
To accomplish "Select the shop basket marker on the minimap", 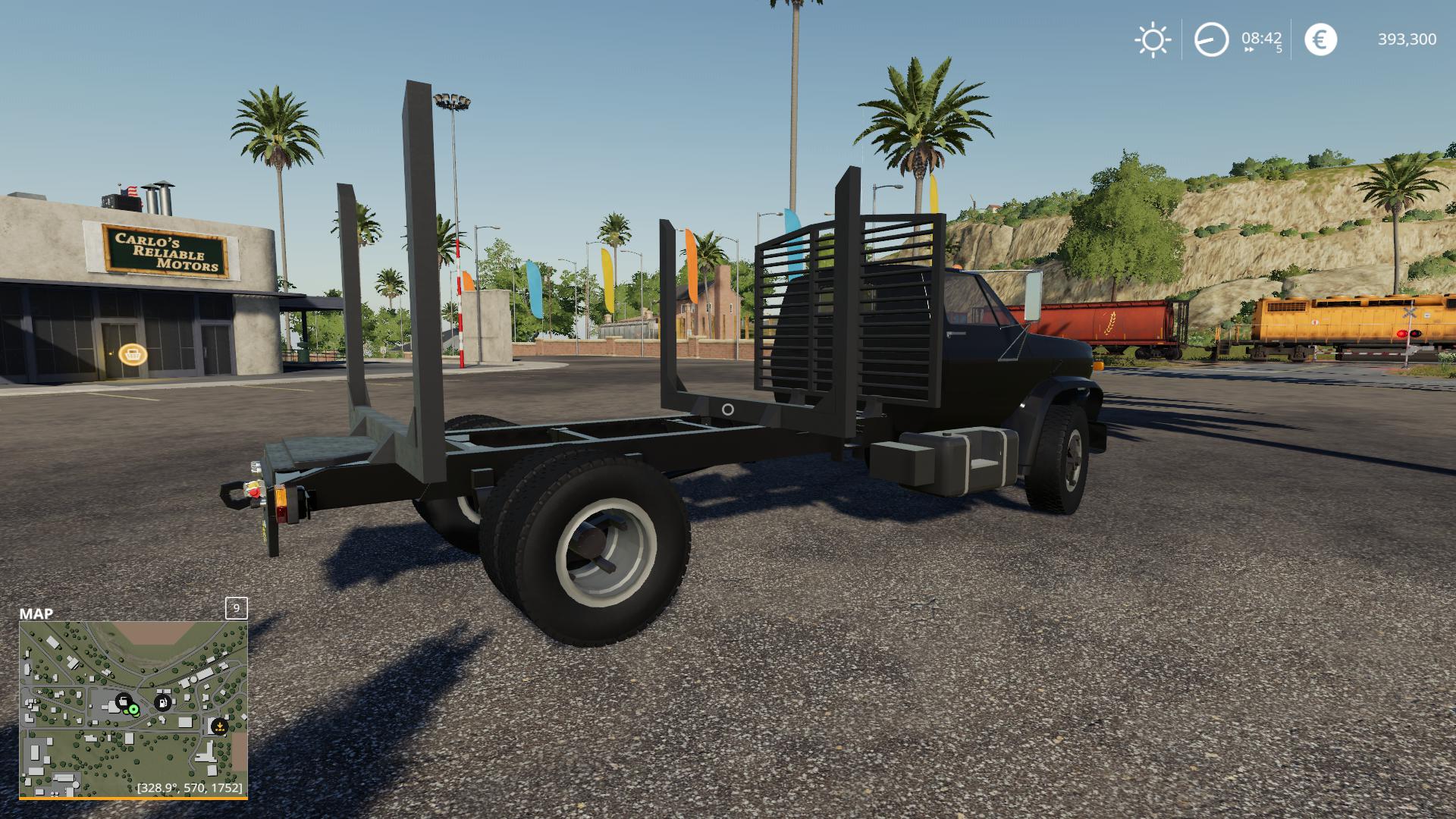I will point(124,701).
